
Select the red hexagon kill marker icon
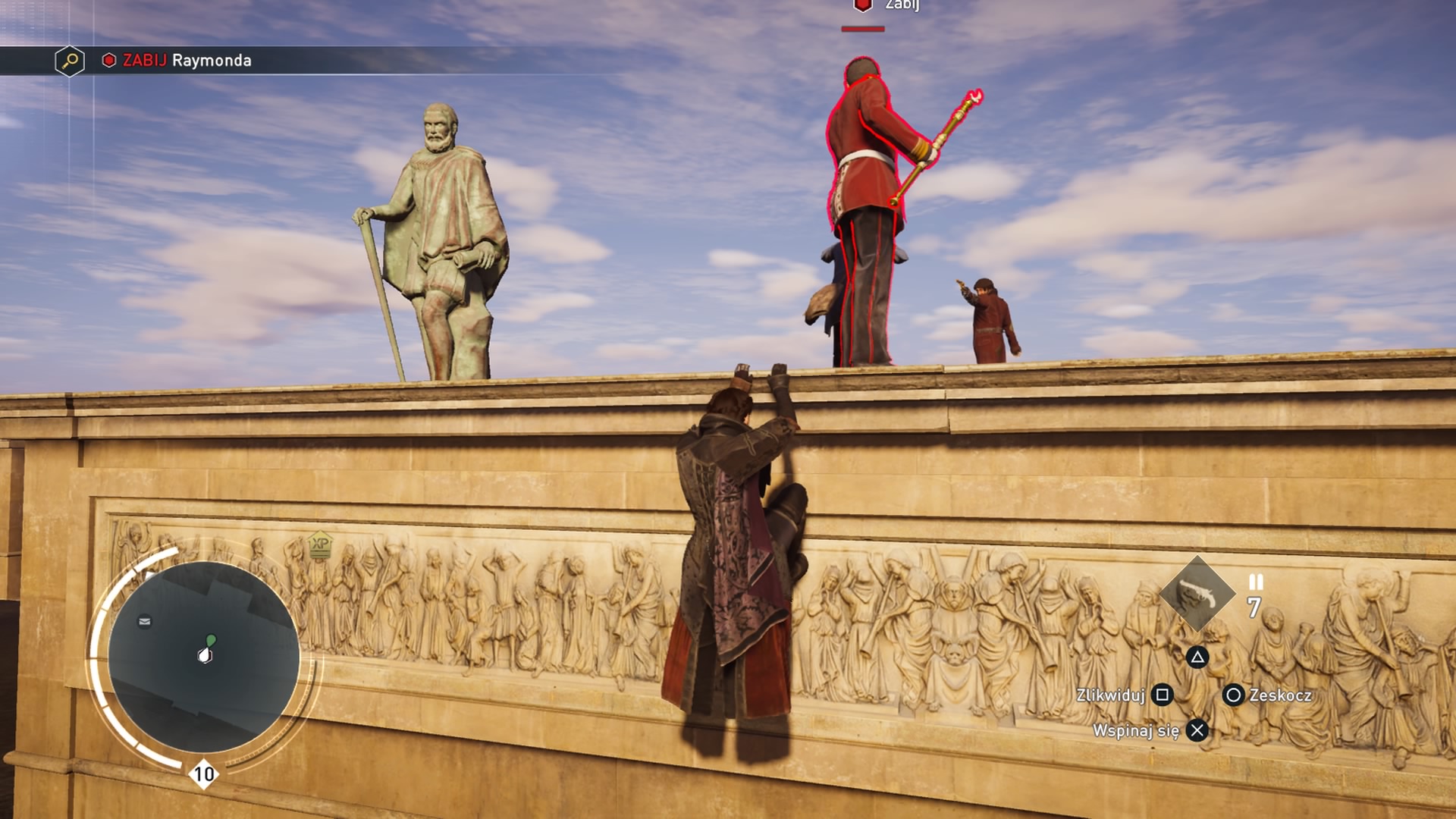tap(108, 61)
